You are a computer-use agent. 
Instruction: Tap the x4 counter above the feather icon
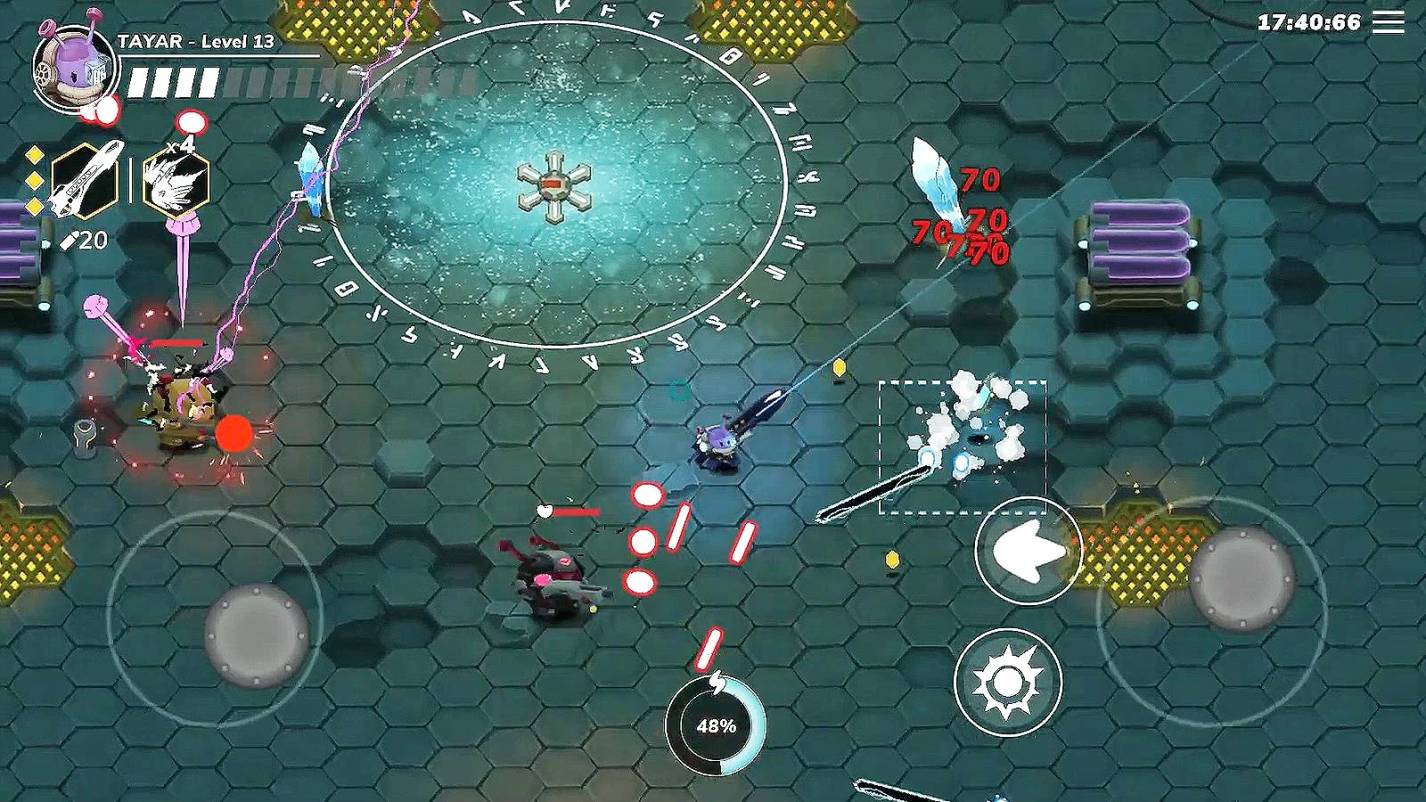pyautogui.click(x=181, y=146)
